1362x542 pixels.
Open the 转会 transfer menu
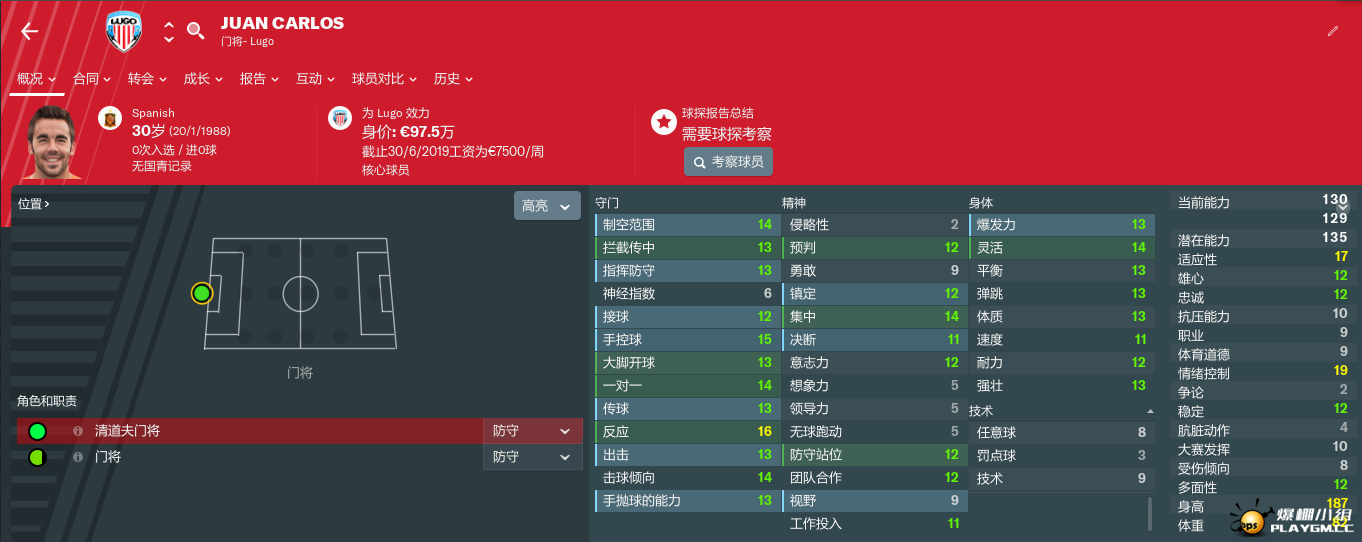[x=148, y=79]
